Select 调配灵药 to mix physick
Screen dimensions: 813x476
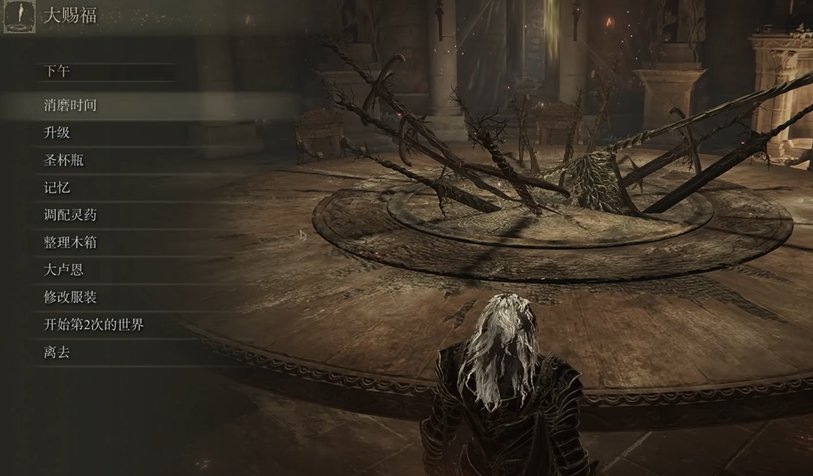(70, 215)
